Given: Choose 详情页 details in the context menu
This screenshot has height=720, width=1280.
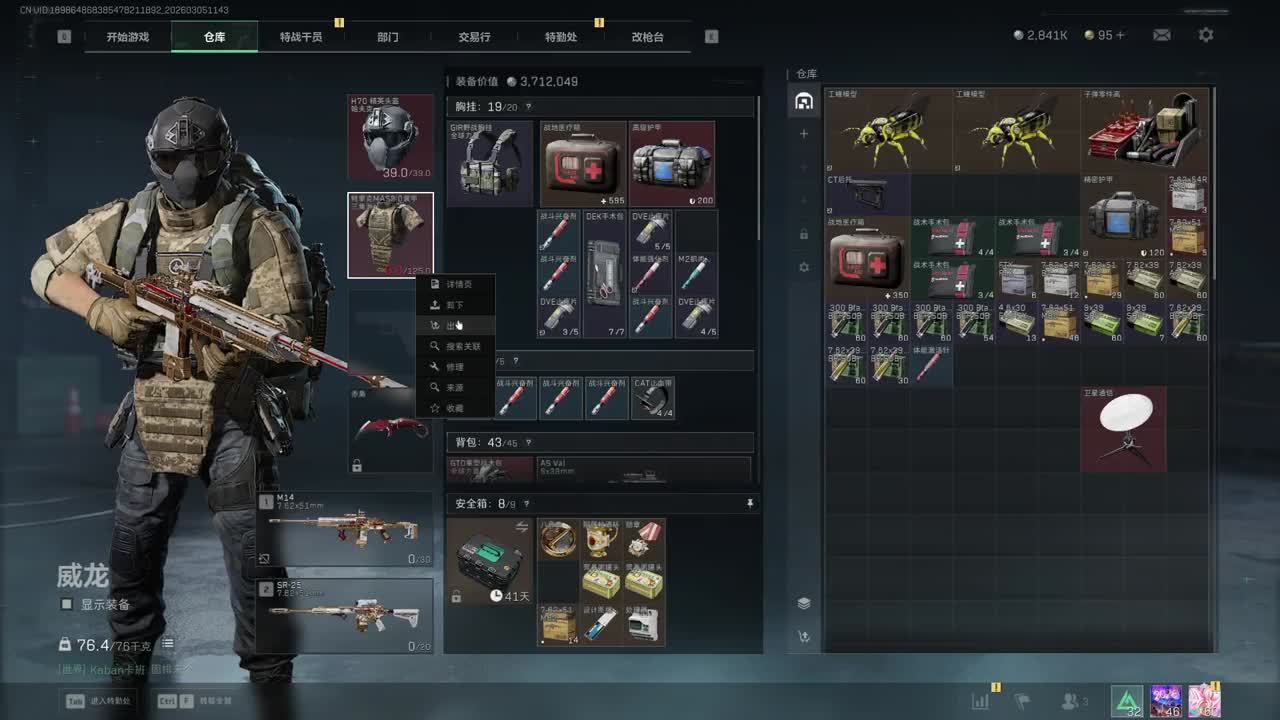Looking at the screenshot, I should 456,284.
